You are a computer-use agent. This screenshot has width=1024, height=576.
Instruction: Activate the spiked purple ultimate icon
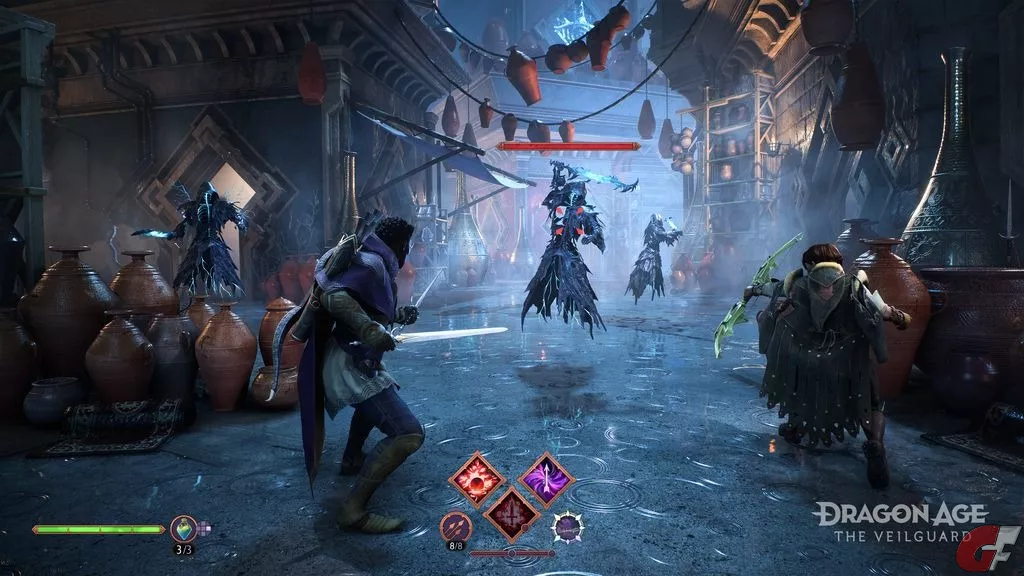point(567,526)
